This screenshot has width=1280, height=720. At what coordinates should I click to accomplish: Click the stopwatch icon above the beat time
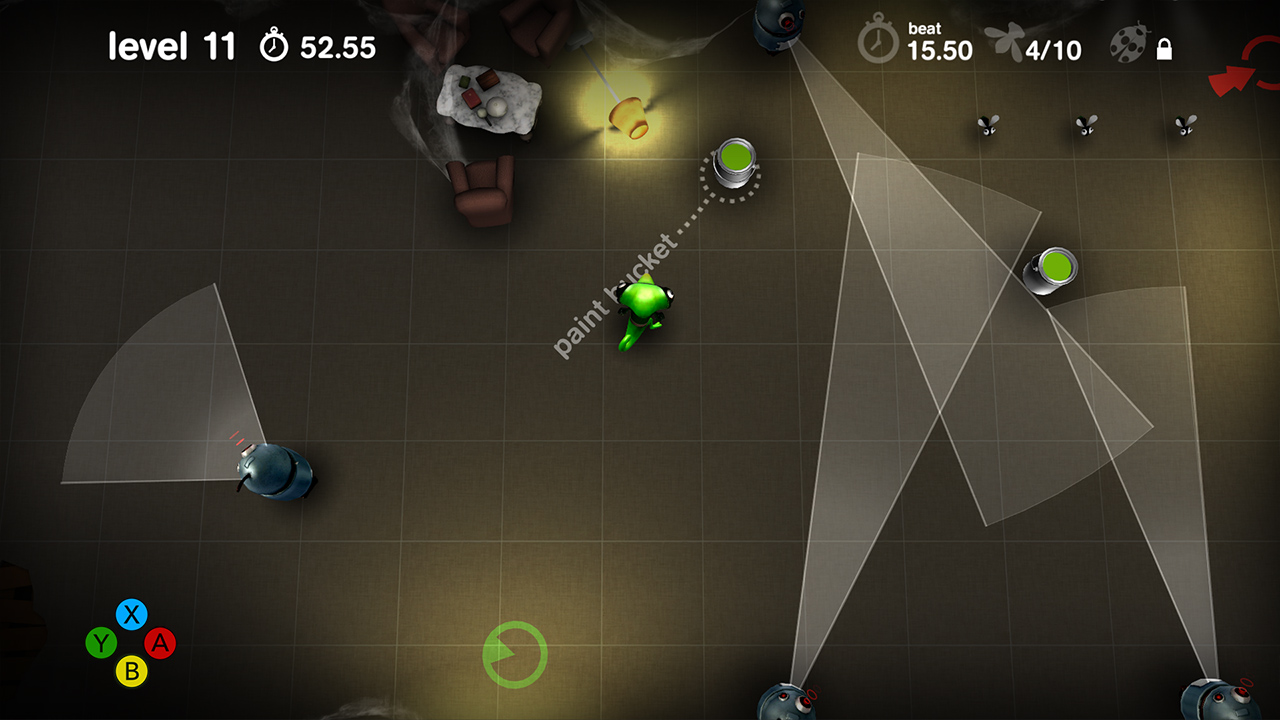(878, 44)
